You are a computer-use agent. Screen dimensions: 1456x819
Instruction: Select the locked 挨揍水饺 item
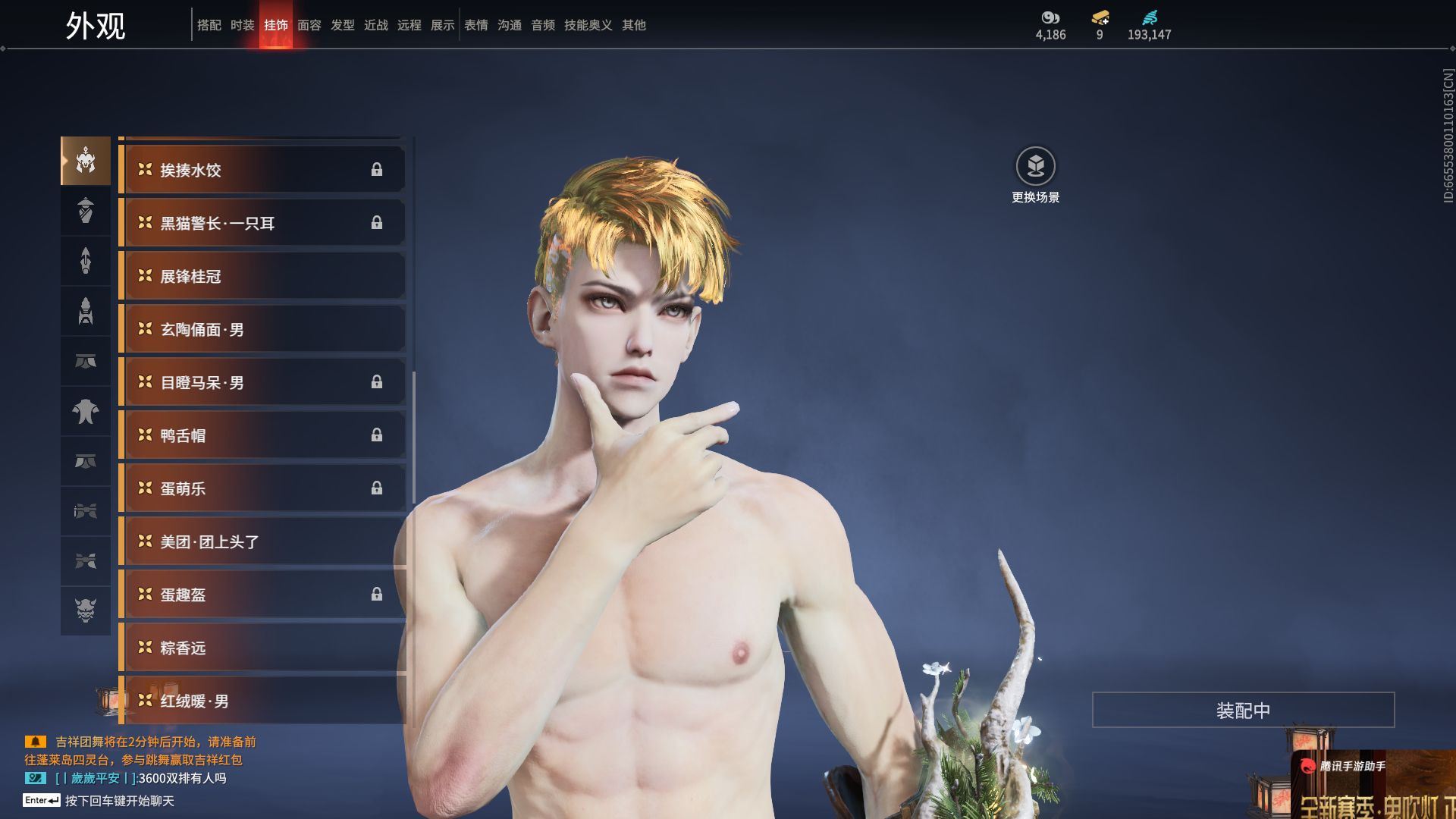click(262, 170)
